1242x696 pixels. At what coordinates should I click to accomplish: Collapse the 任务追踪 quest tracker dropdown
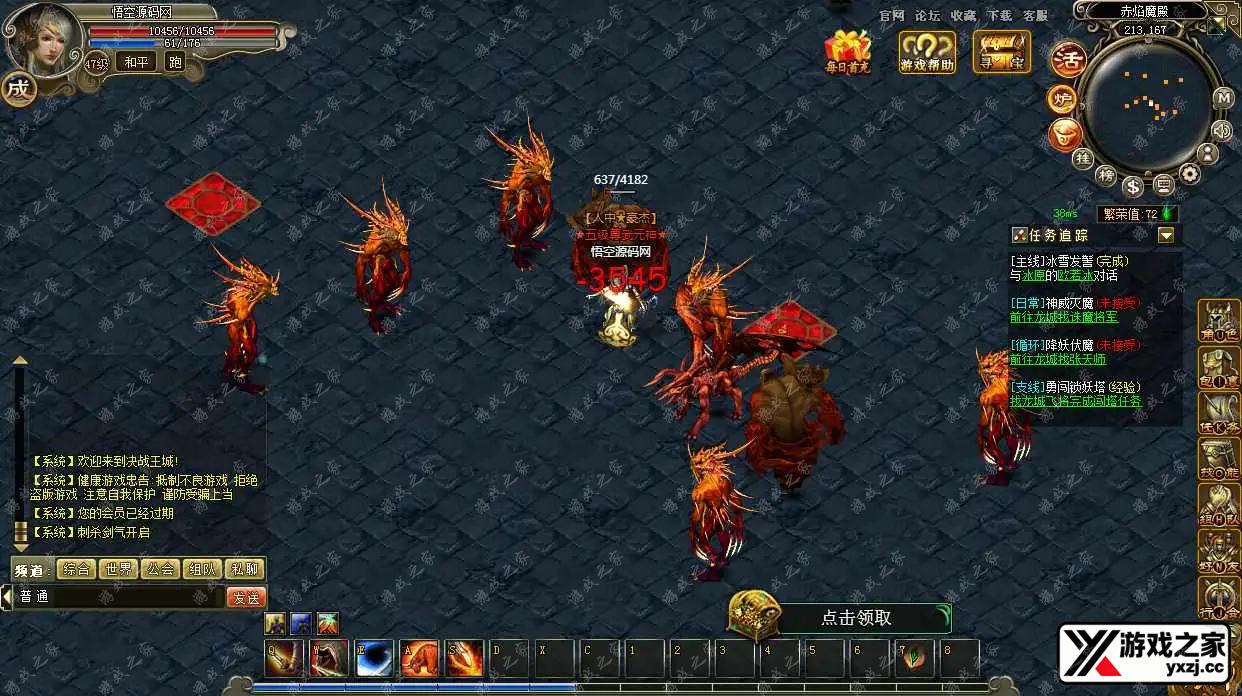pos(1166,235)
